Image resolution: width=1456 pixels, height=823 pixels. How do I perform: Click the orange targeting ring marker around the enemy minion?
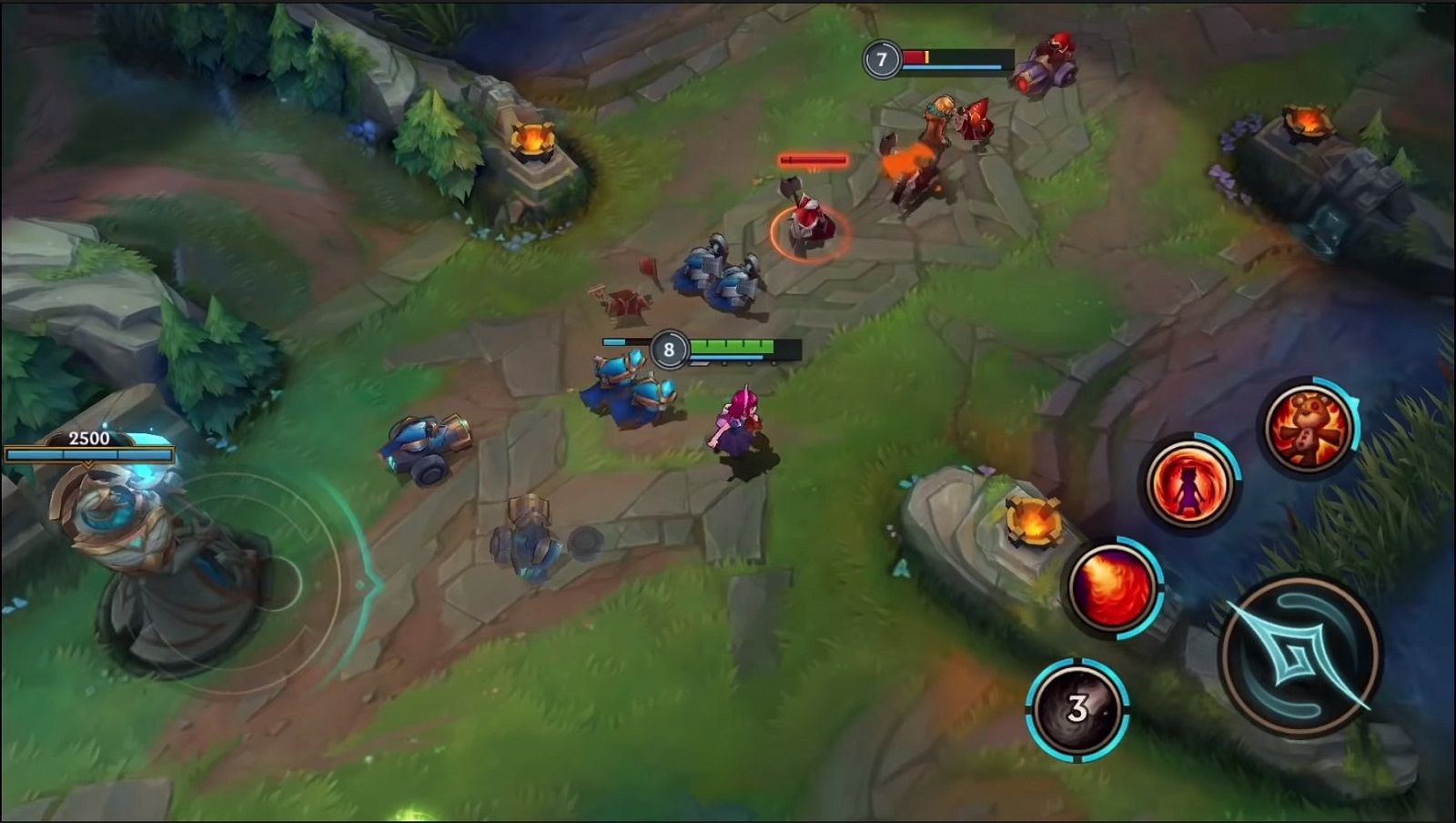(809, 235)
